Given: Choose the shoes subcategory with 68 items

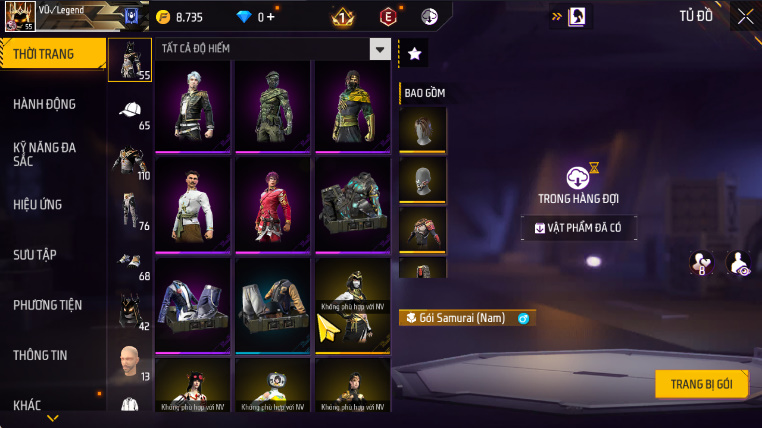Looking at the screenshot, I should pyautogui.click(x=130, y=261).
